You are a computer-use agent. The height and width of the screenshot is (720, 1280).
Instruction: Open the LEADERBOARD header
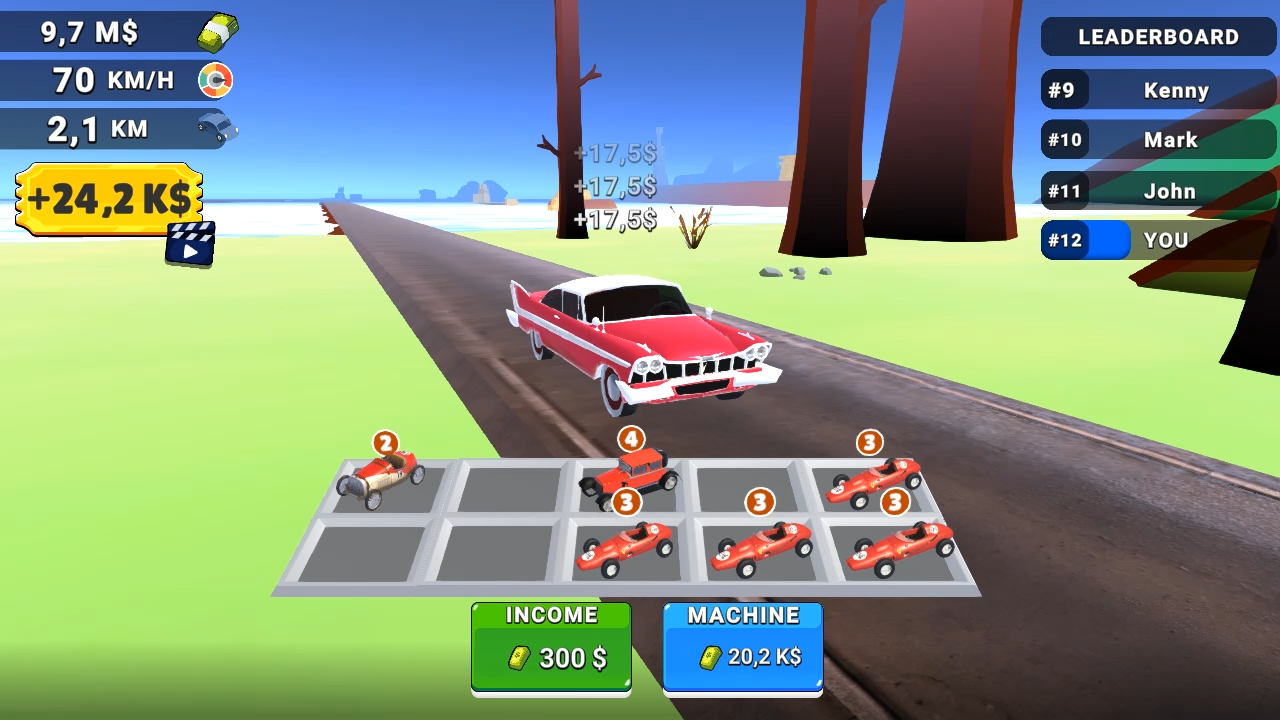(x=1158, y=37)
